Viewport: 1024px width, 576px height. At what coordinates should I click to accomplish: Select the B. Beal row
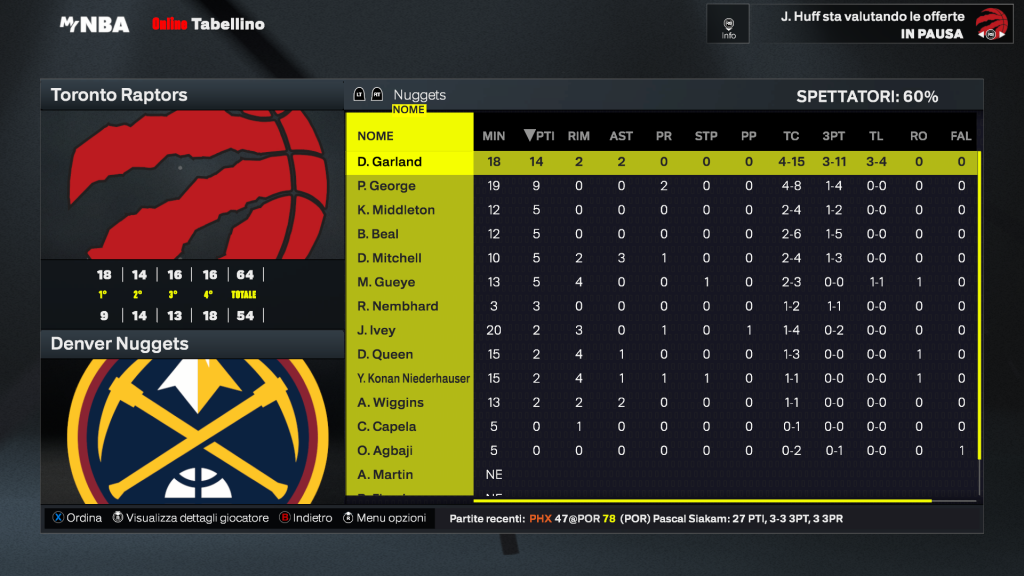(x=378, y=234)
